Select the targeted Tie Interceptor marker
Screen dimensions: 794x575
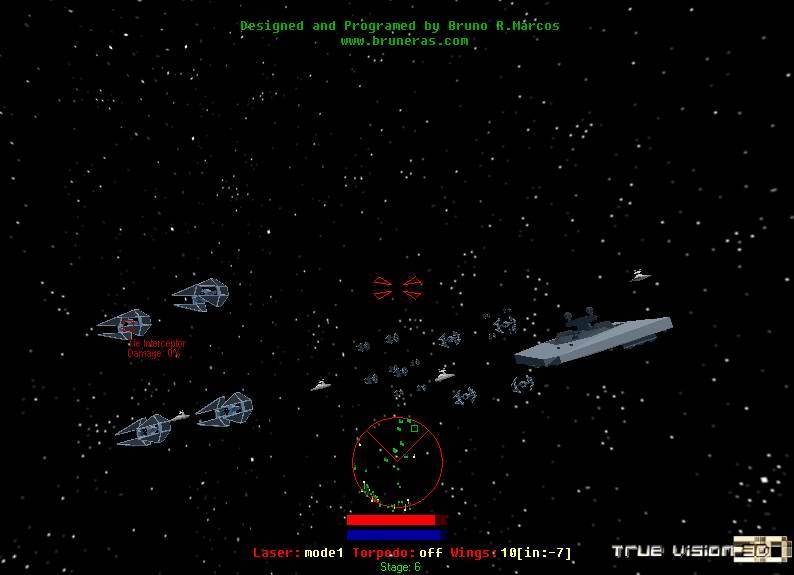(127, 324)
